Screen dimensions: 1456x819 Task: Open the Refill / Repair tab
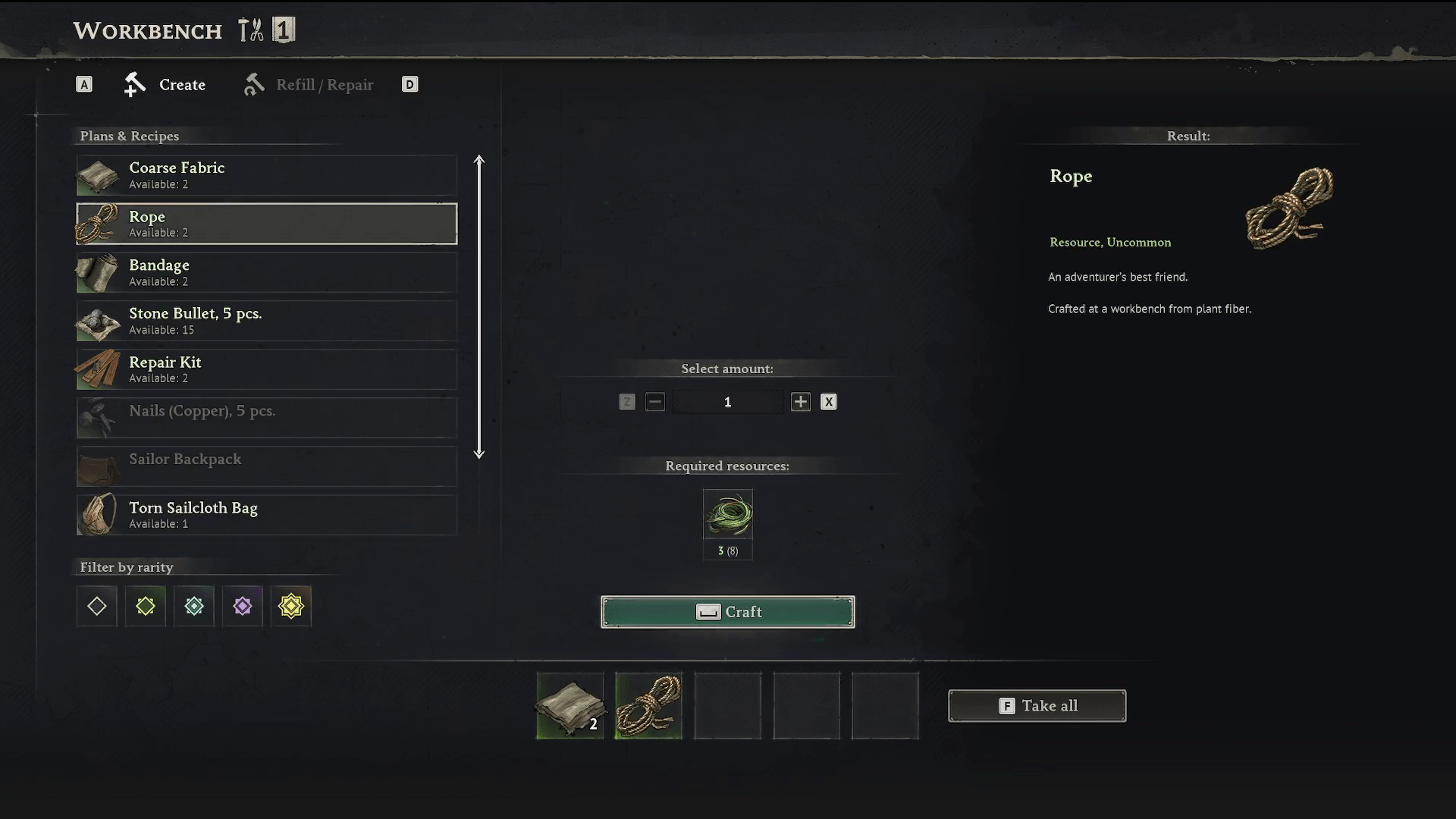(x=309, y=85)
